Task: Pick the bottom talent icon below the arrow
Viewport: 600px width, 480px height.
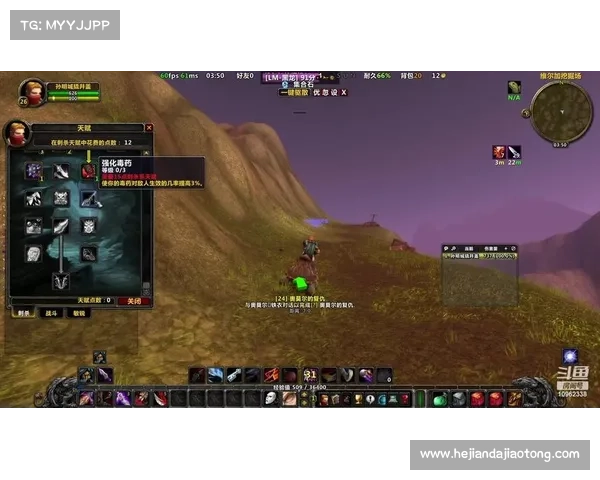Action: (x=61, y=281)
